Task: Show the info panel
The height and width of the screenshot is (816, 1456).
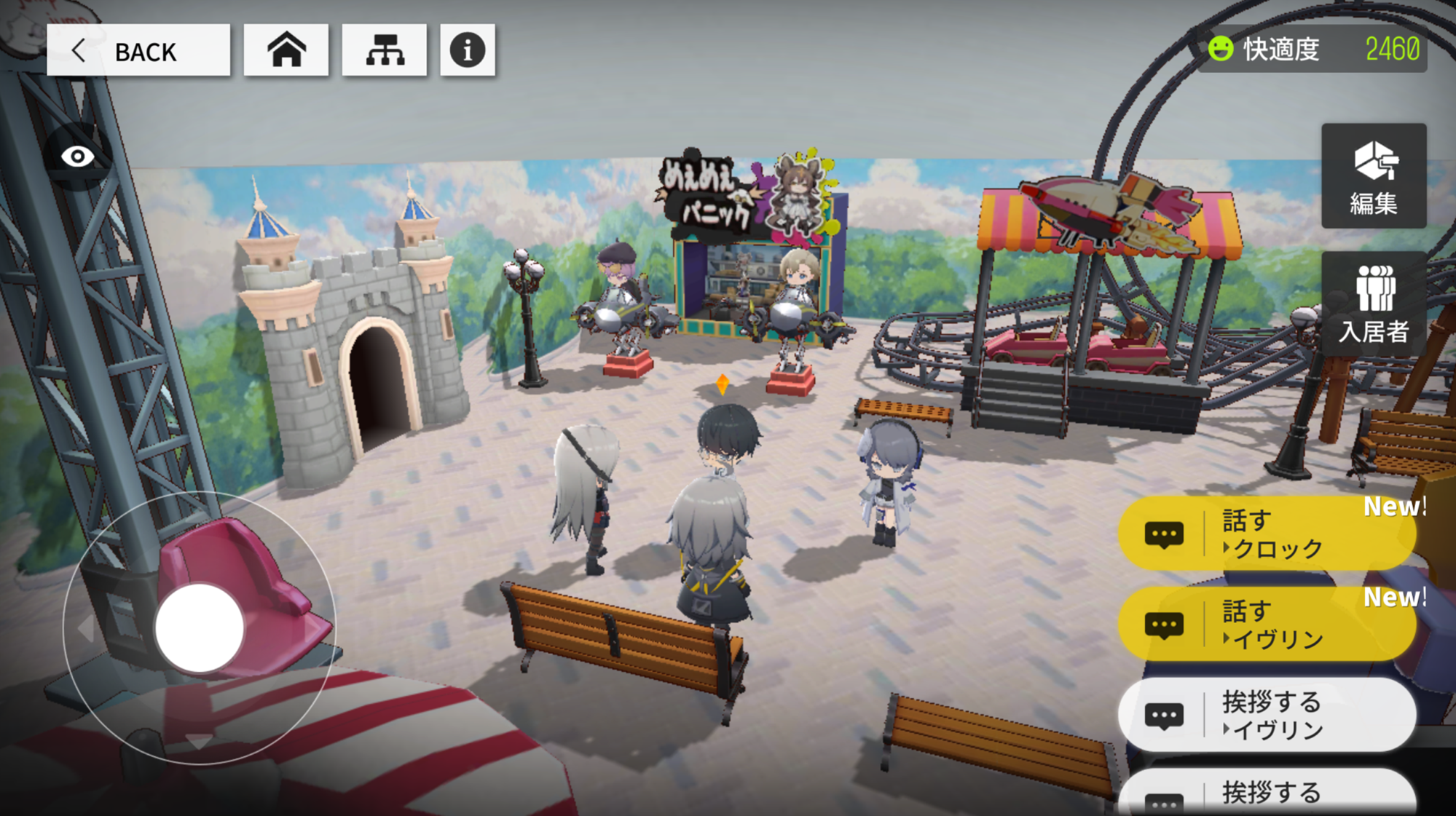Action: [468, 50]
